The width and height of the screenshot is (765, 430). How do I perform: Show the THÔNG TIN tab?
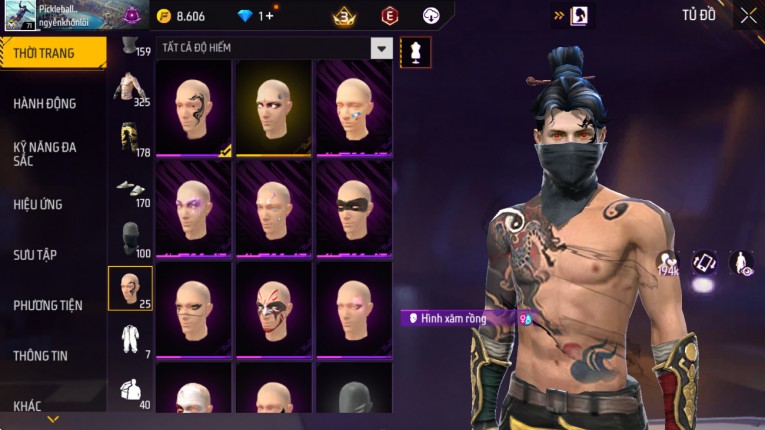click(x=41, y=355)
